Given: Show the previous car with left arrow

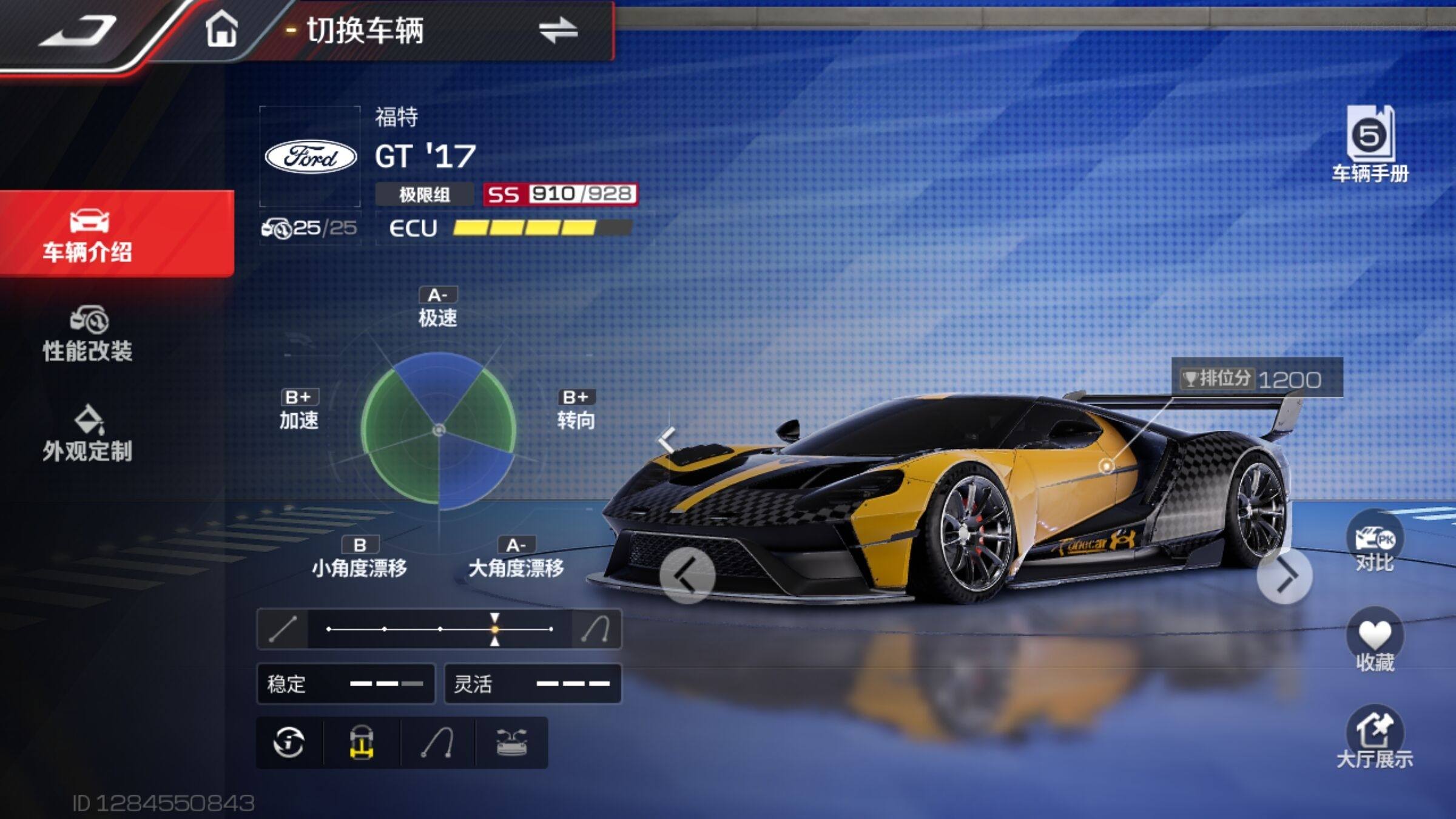Looking at the screenshot, I should tap(687, 576).
